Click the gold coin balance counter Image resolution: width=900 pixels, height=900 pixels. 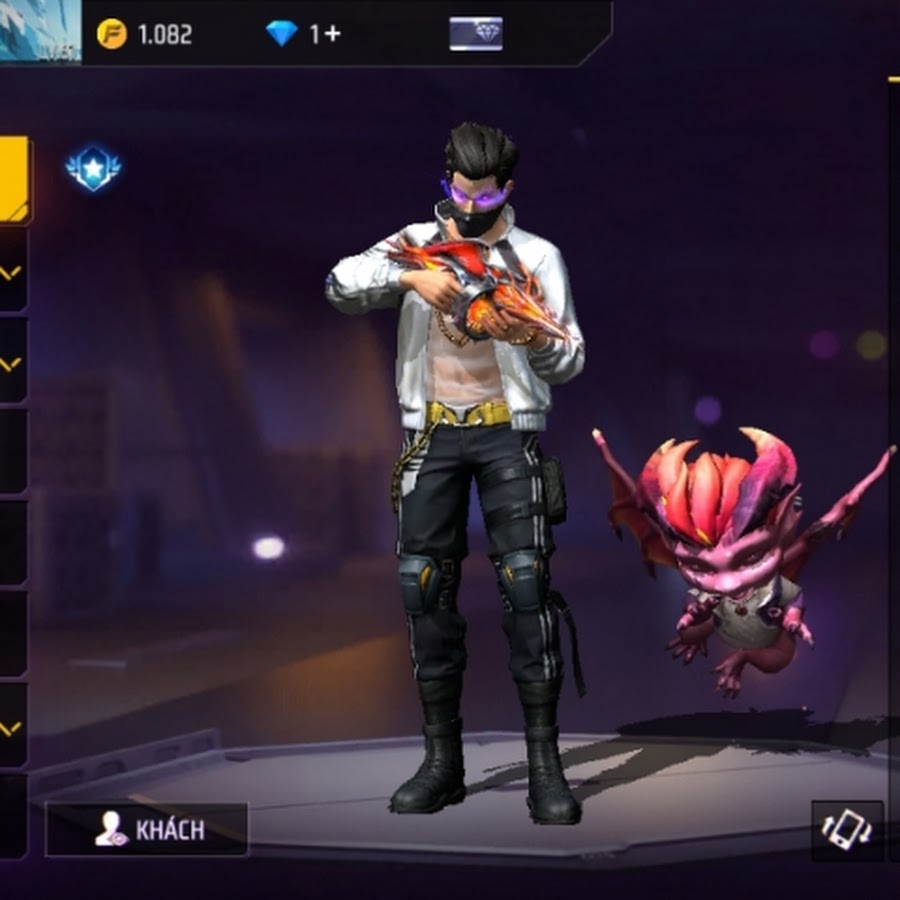(146, 34)
